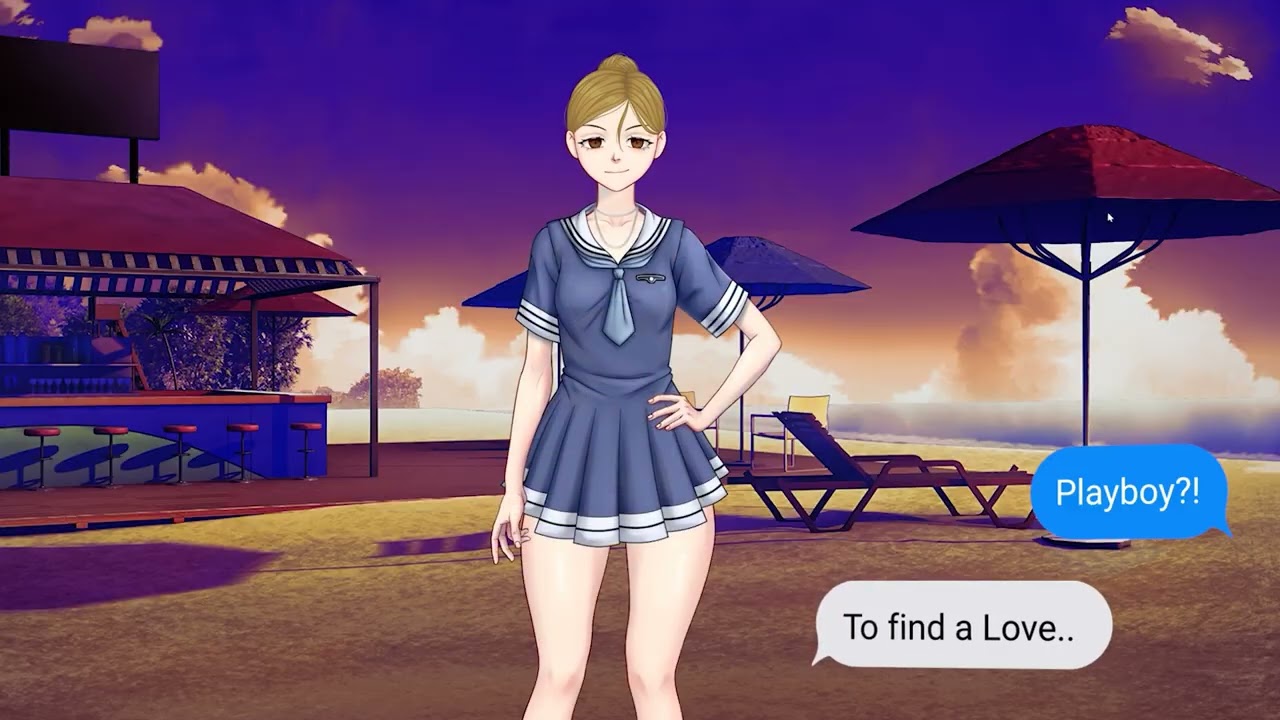
Task: Choose the blue "Playboy?!" reply bubble
Action: click(x=1127, y=492)
